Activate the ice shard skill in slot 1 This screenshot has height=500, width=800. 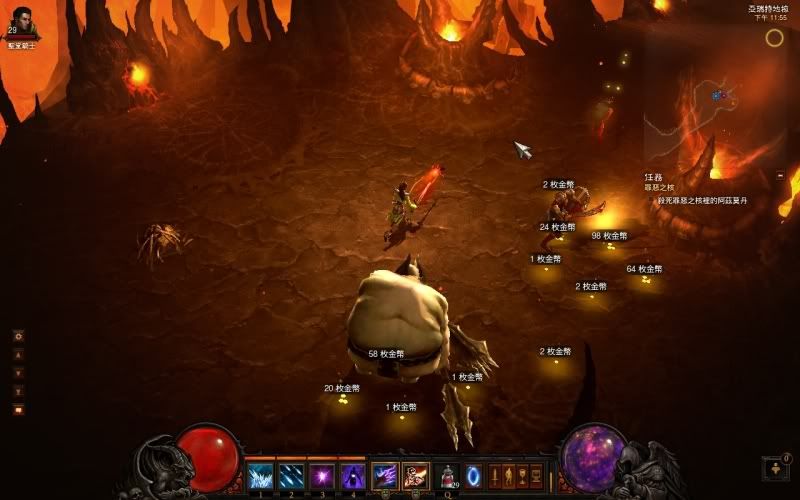[x=260, y=475]
